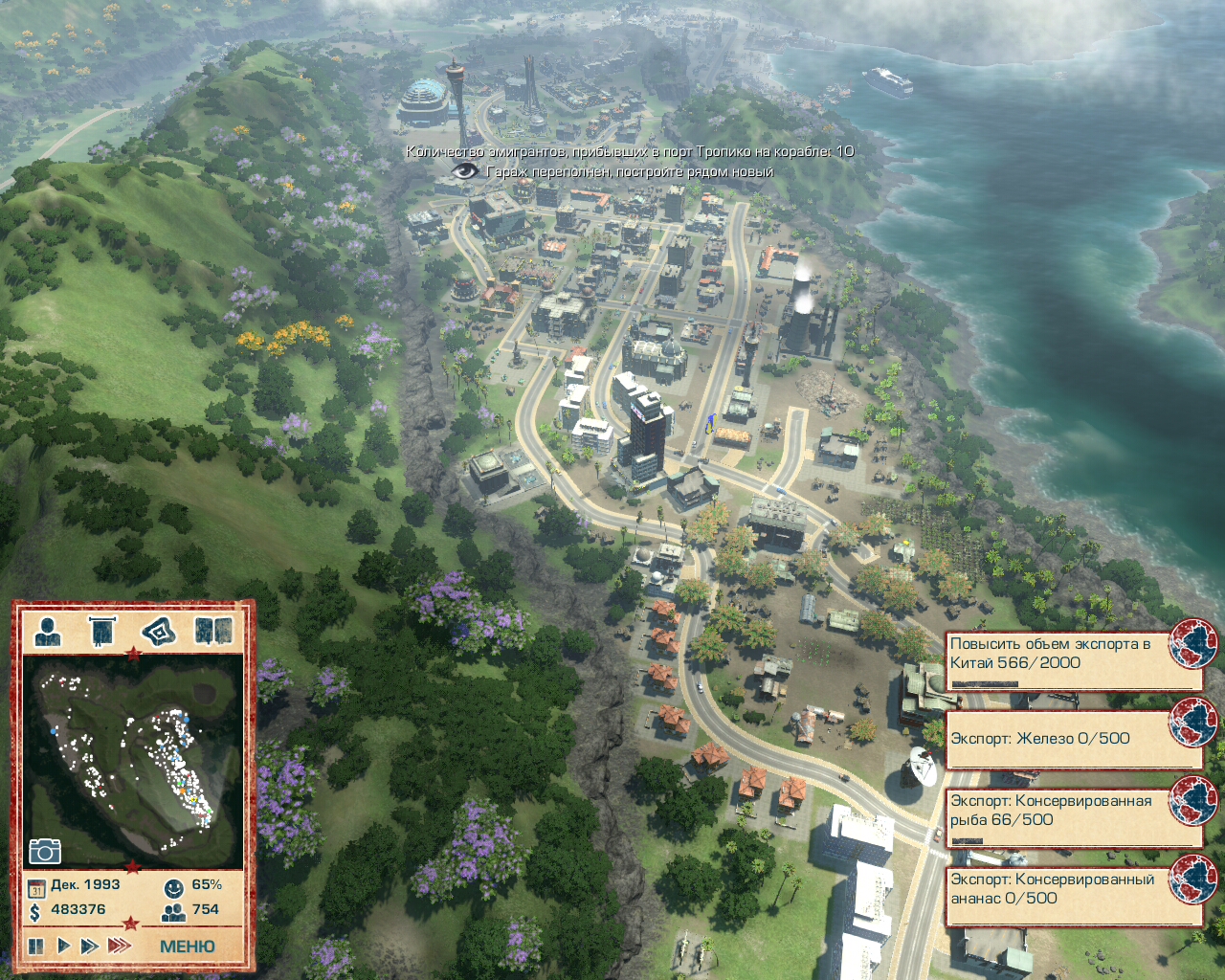Set game speed to normal play
Screen dimensions: 1225x980
click(64, 946)
